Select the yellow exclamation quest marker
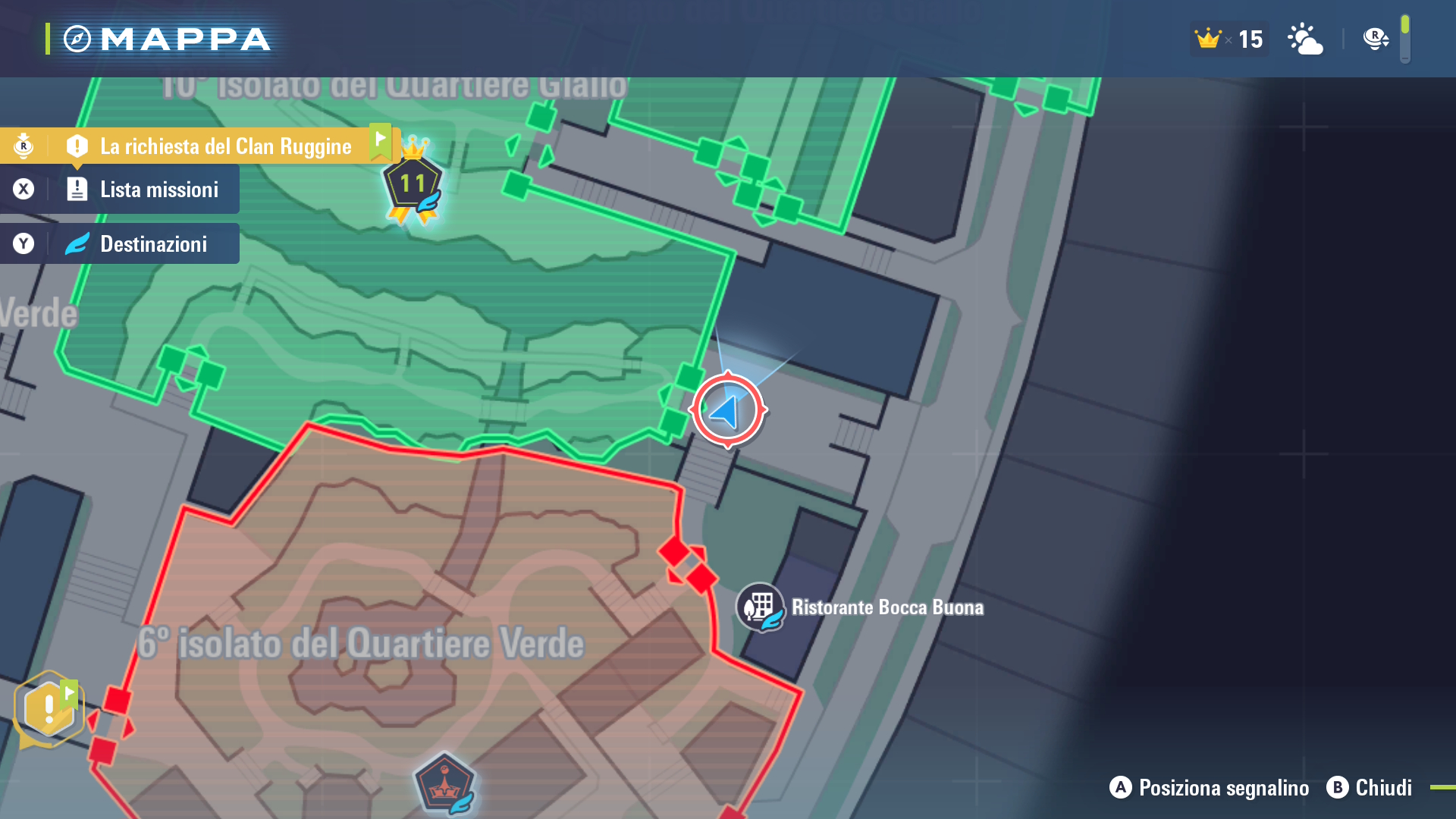This screenshot has height=819, width=1456. [49, 708]
